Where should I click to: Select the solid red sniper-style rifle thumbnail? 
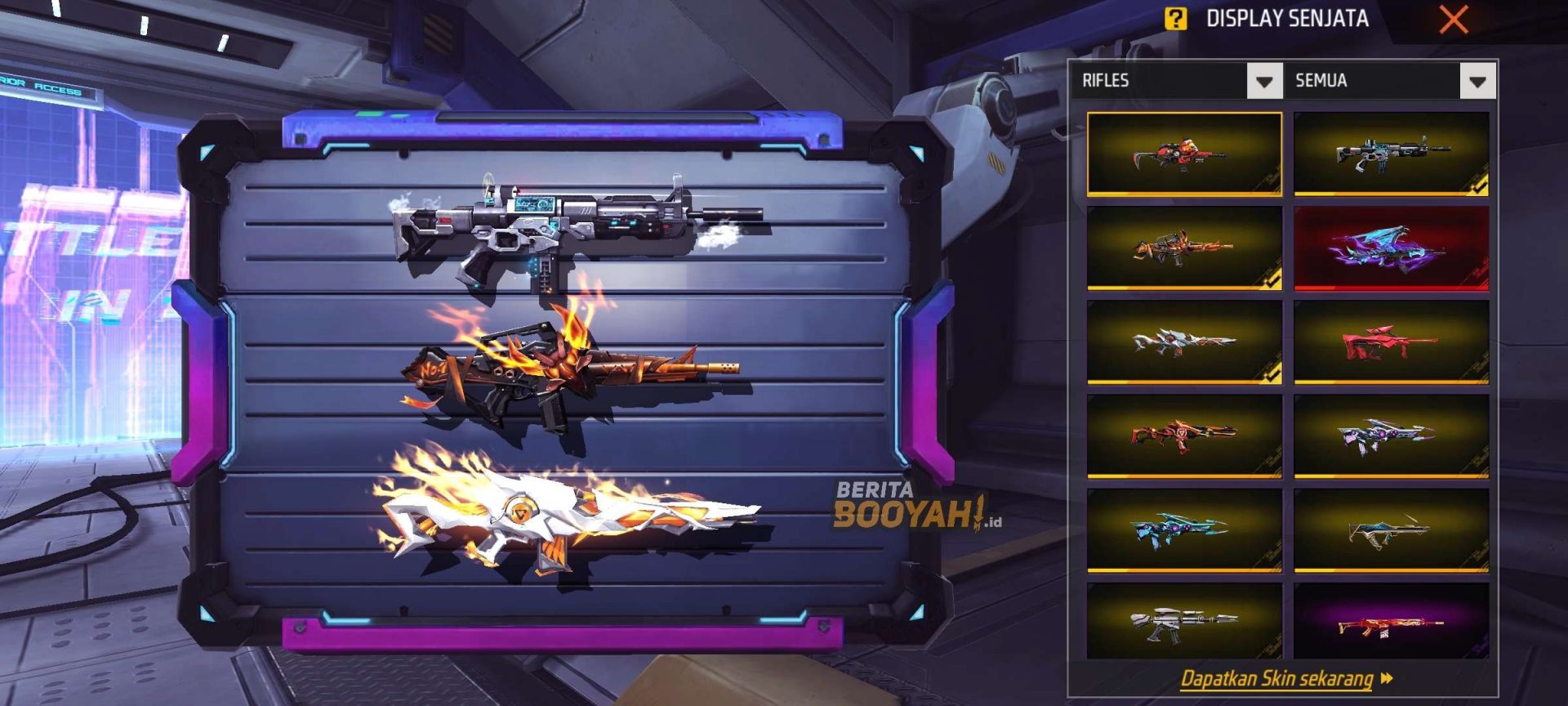[x=1391, y=342]
